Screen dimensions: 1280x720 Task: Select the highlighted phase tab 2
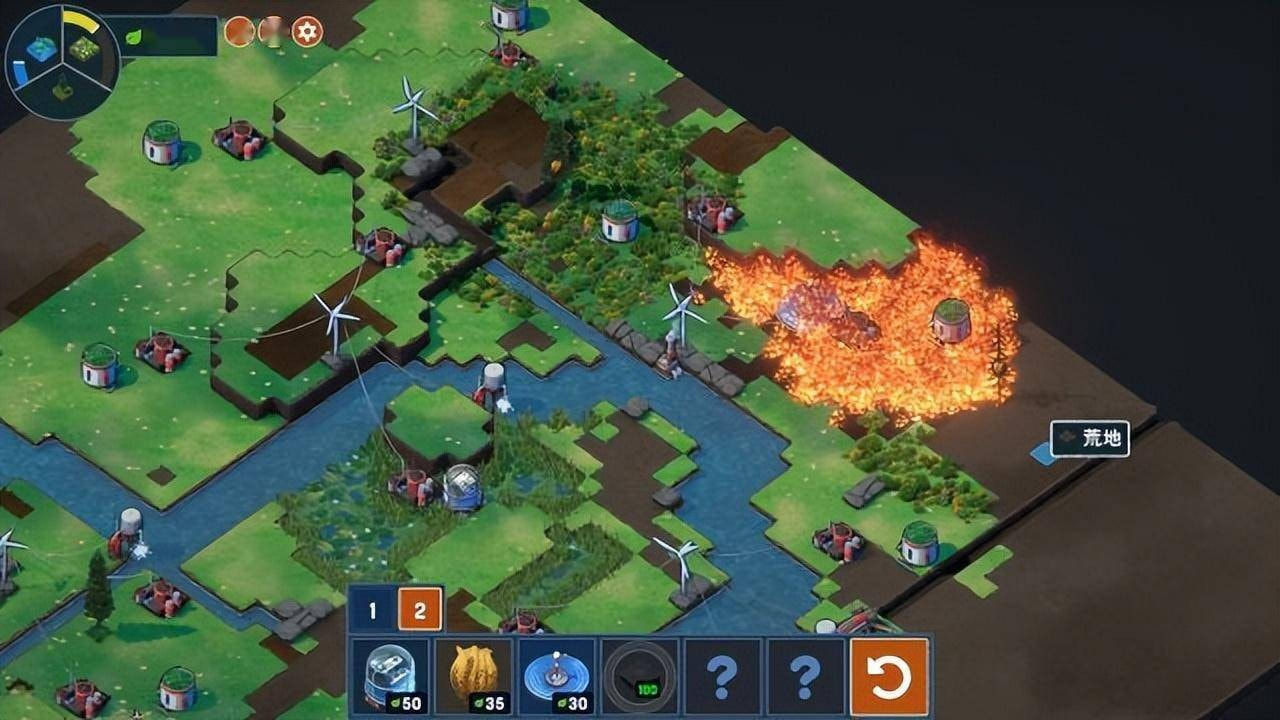tap(420, 609)
